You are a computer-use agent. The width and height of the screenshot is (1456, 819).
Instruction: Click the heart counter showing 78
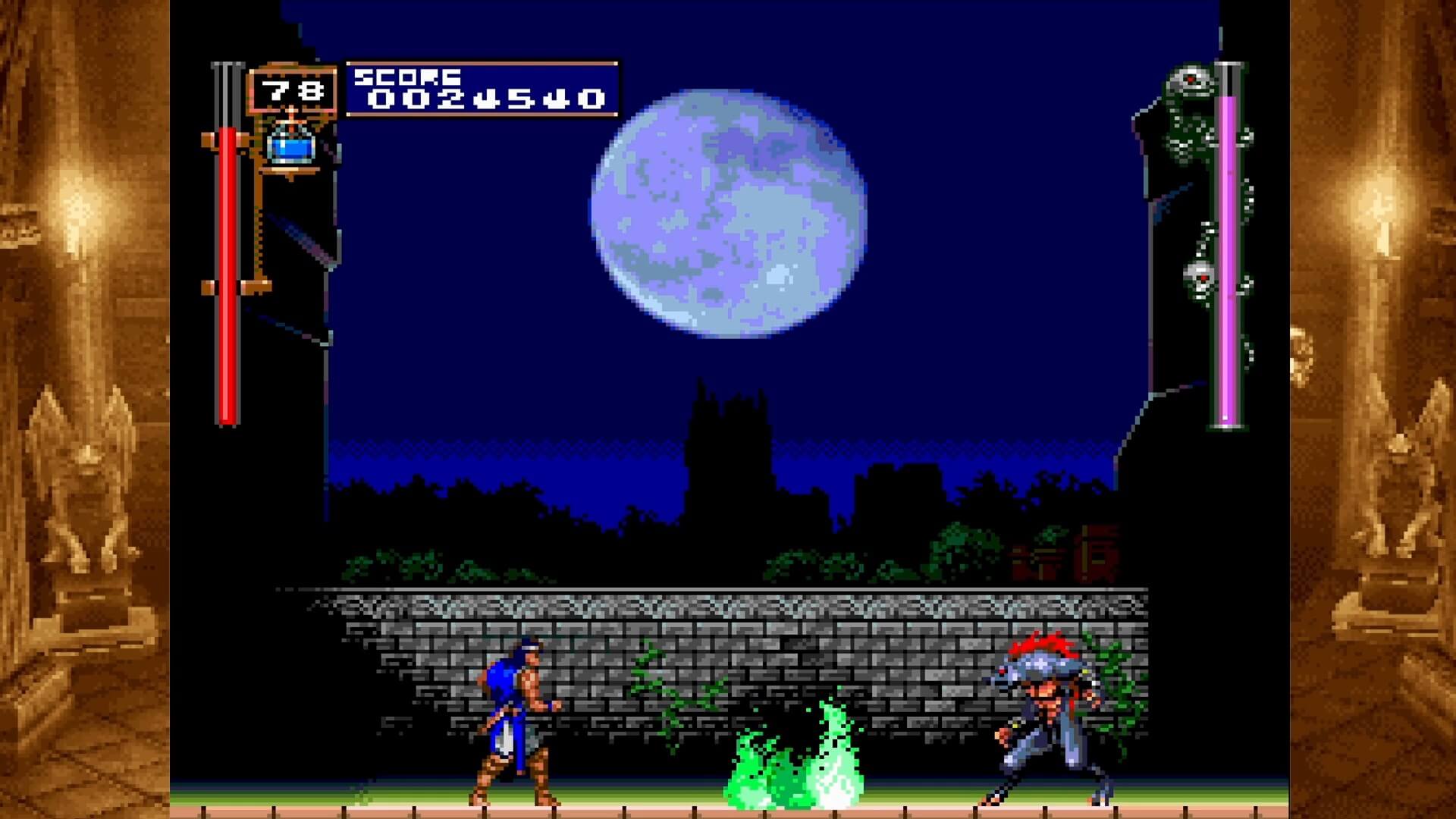point(293,91)
